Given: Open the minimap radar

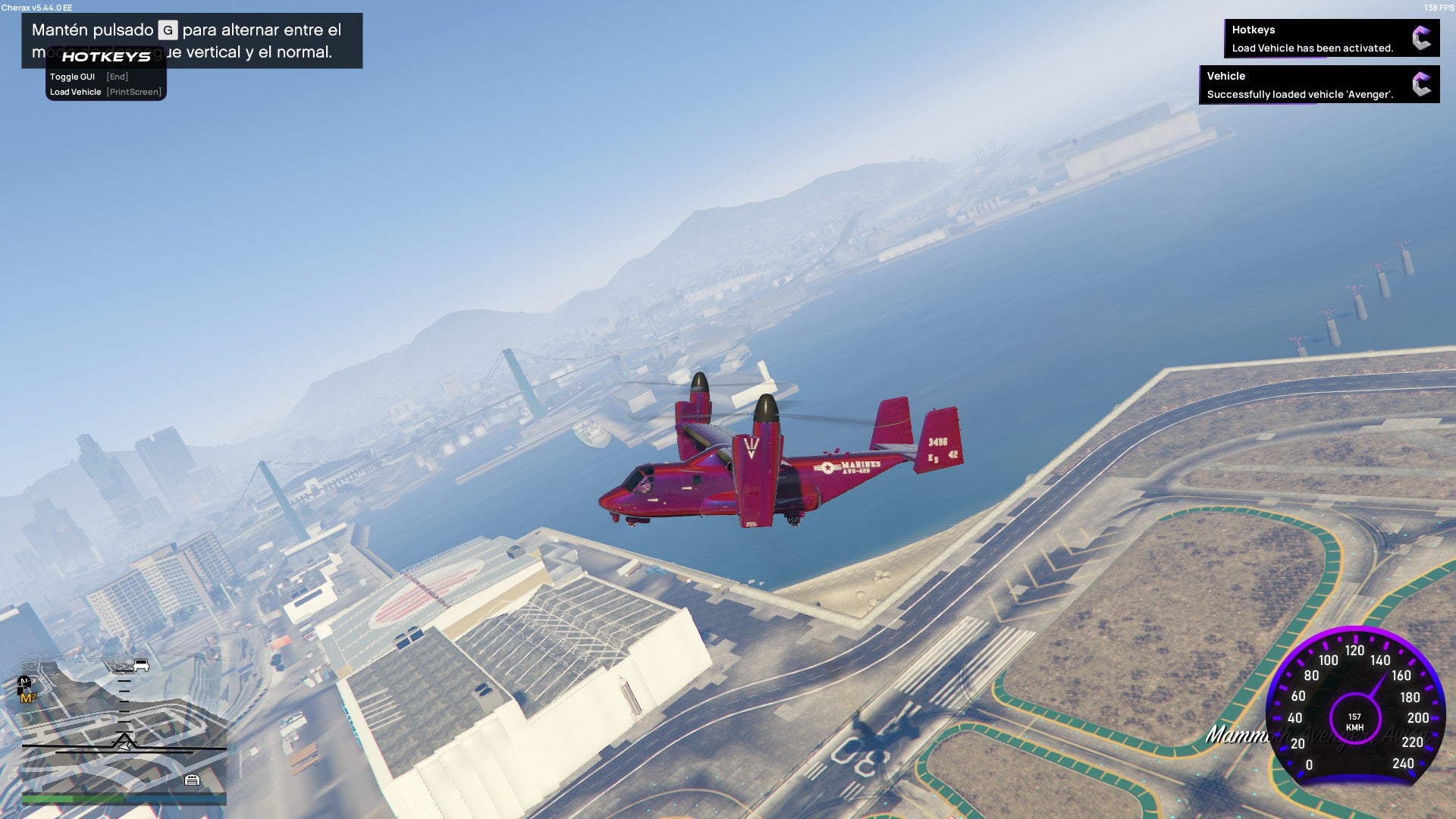Looking at the screenshot, I should tap(124, 724).
